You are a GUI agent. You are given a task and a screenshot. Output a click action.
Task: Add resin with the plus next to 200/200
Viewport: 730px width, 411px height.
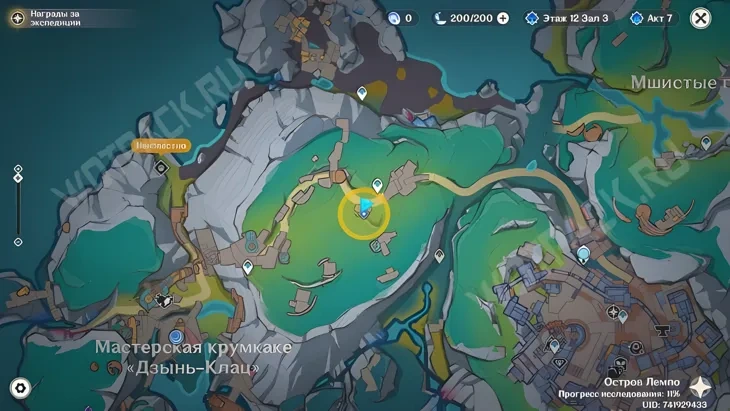point(503,18)
